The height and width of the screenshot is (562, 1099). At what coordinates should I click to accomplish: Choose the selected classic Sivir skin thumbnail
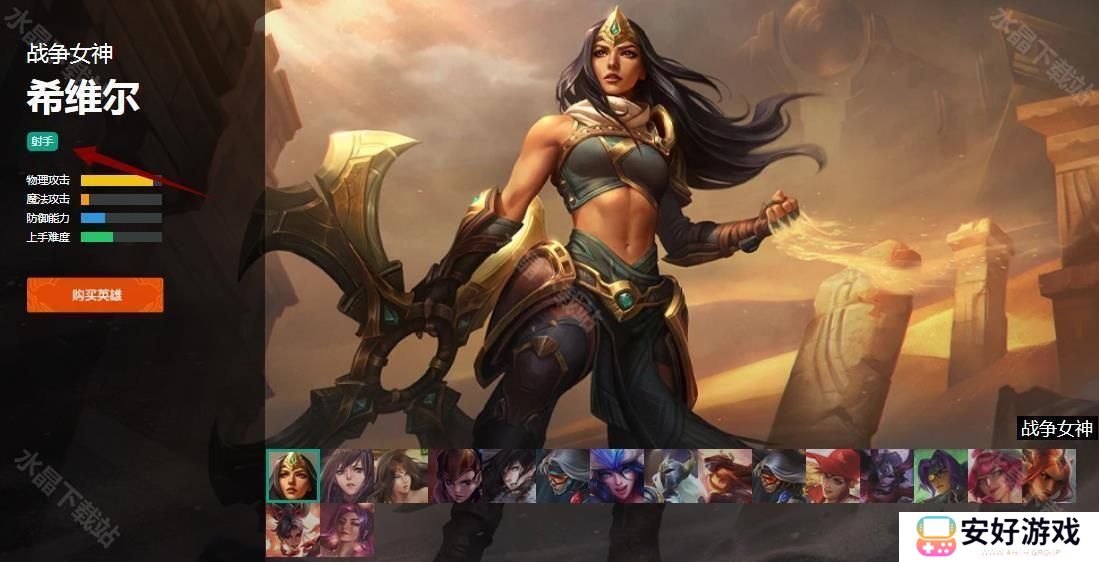[x=293, y=475]
